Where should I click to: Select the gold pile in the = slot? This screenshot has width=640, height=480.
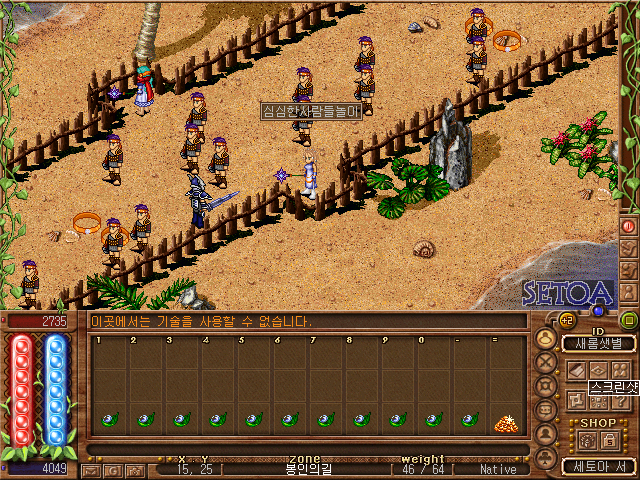(507, 422)
